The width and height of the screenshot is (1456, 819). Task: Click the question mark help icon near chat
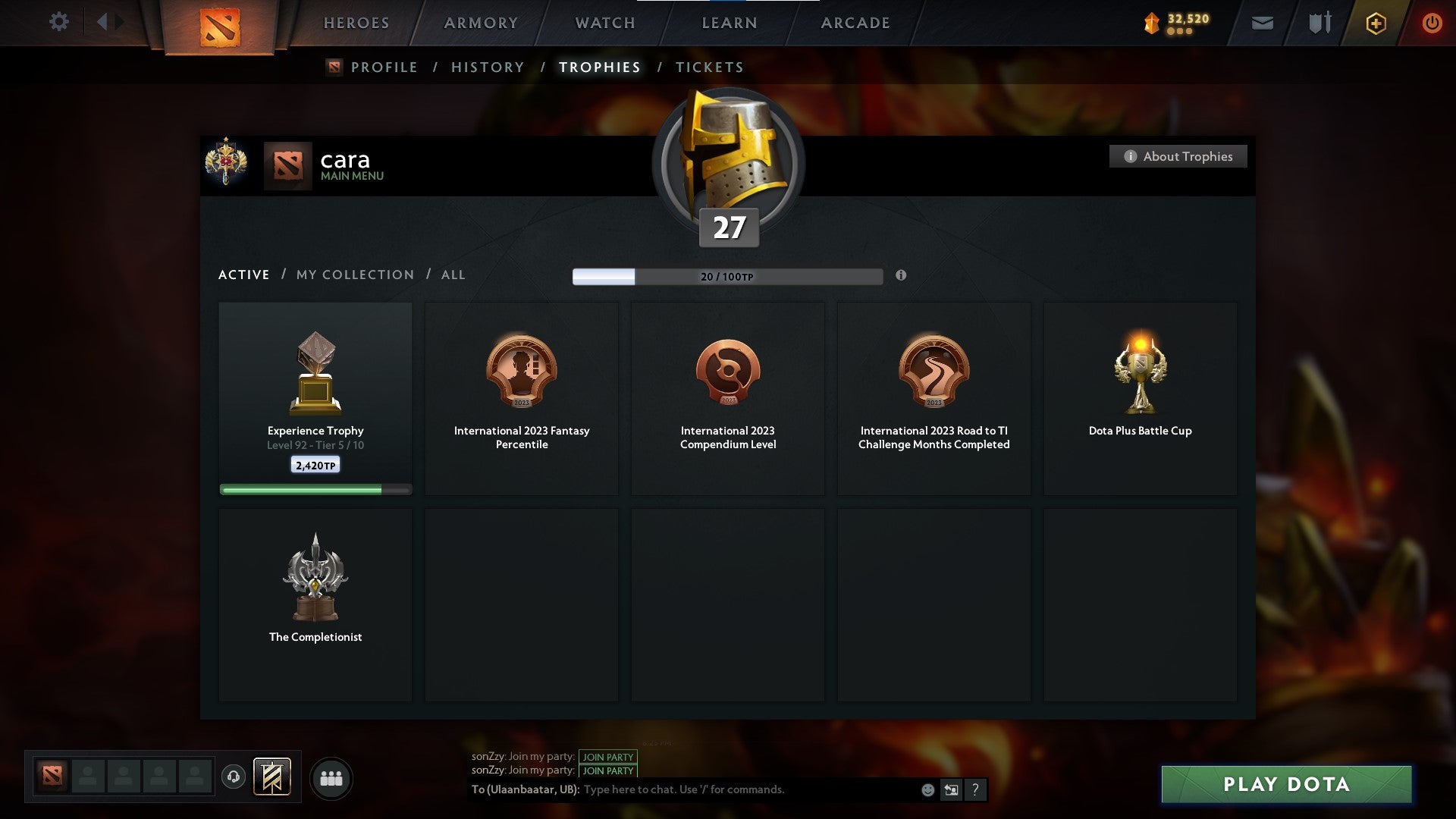[975, 789]
